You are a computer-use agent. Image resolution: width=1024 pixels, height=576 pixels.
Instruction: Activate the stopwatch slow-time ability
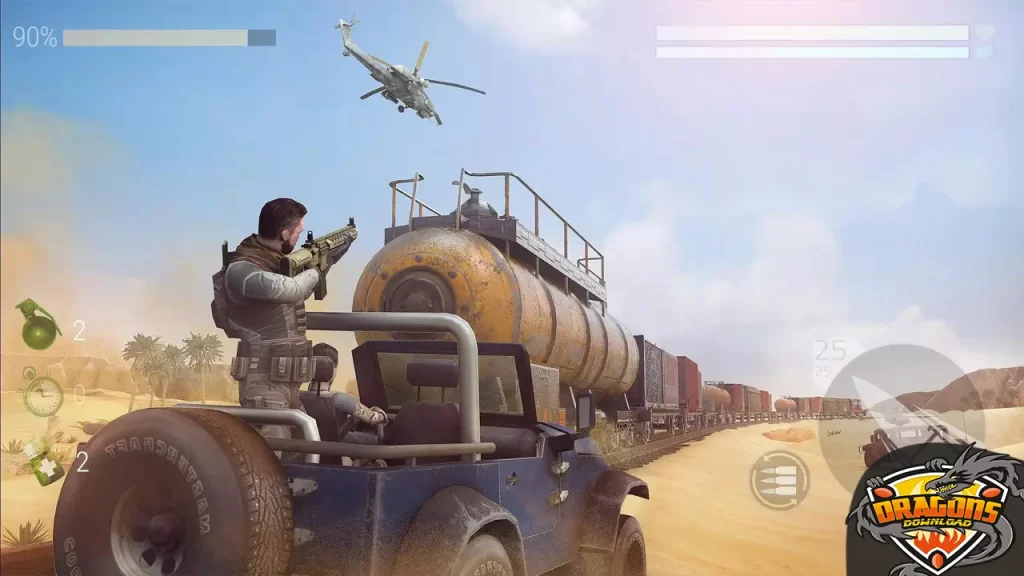coord(42,394)
